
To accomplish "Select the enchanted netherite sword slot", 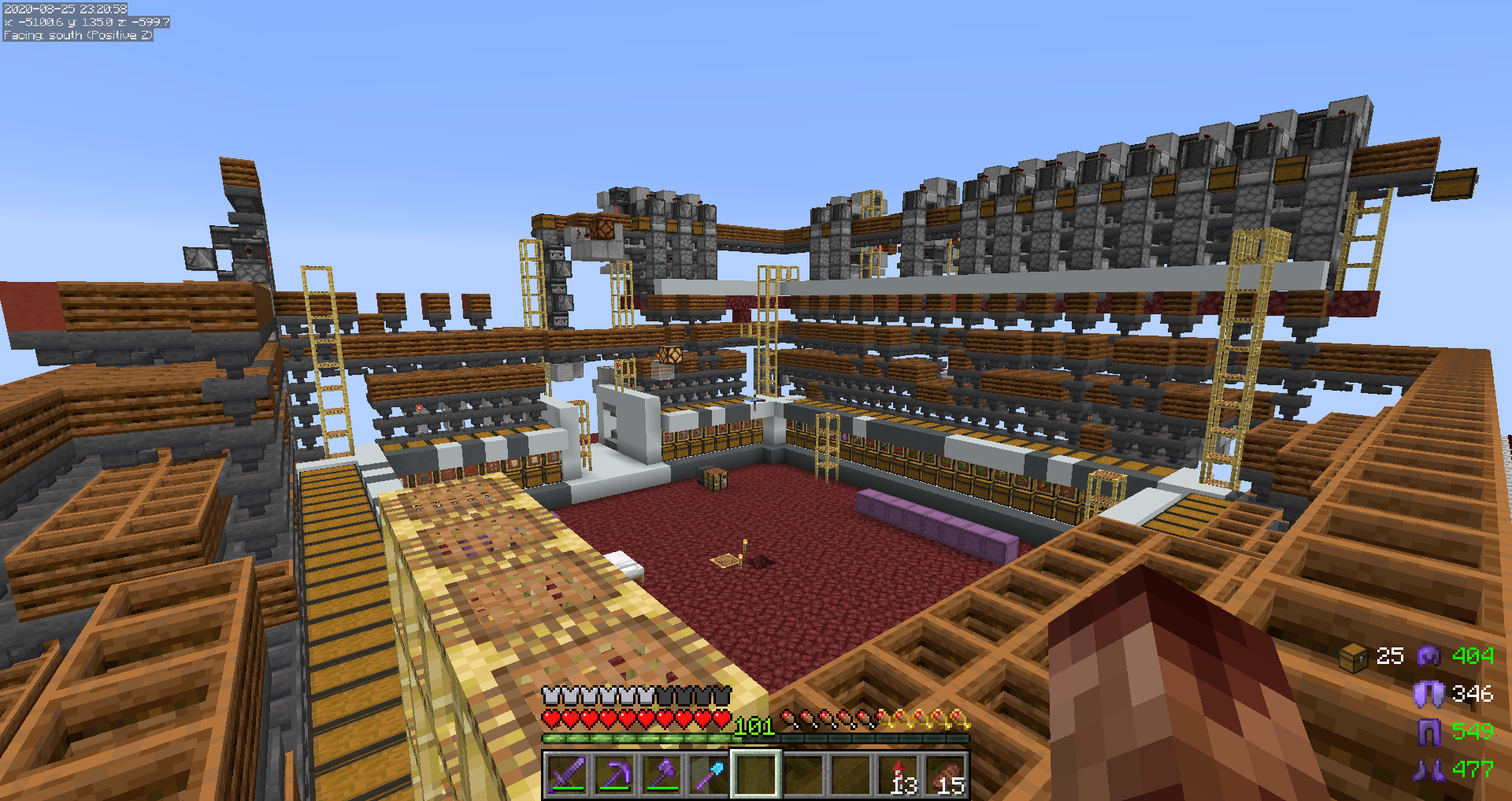I will coord(566,774).
